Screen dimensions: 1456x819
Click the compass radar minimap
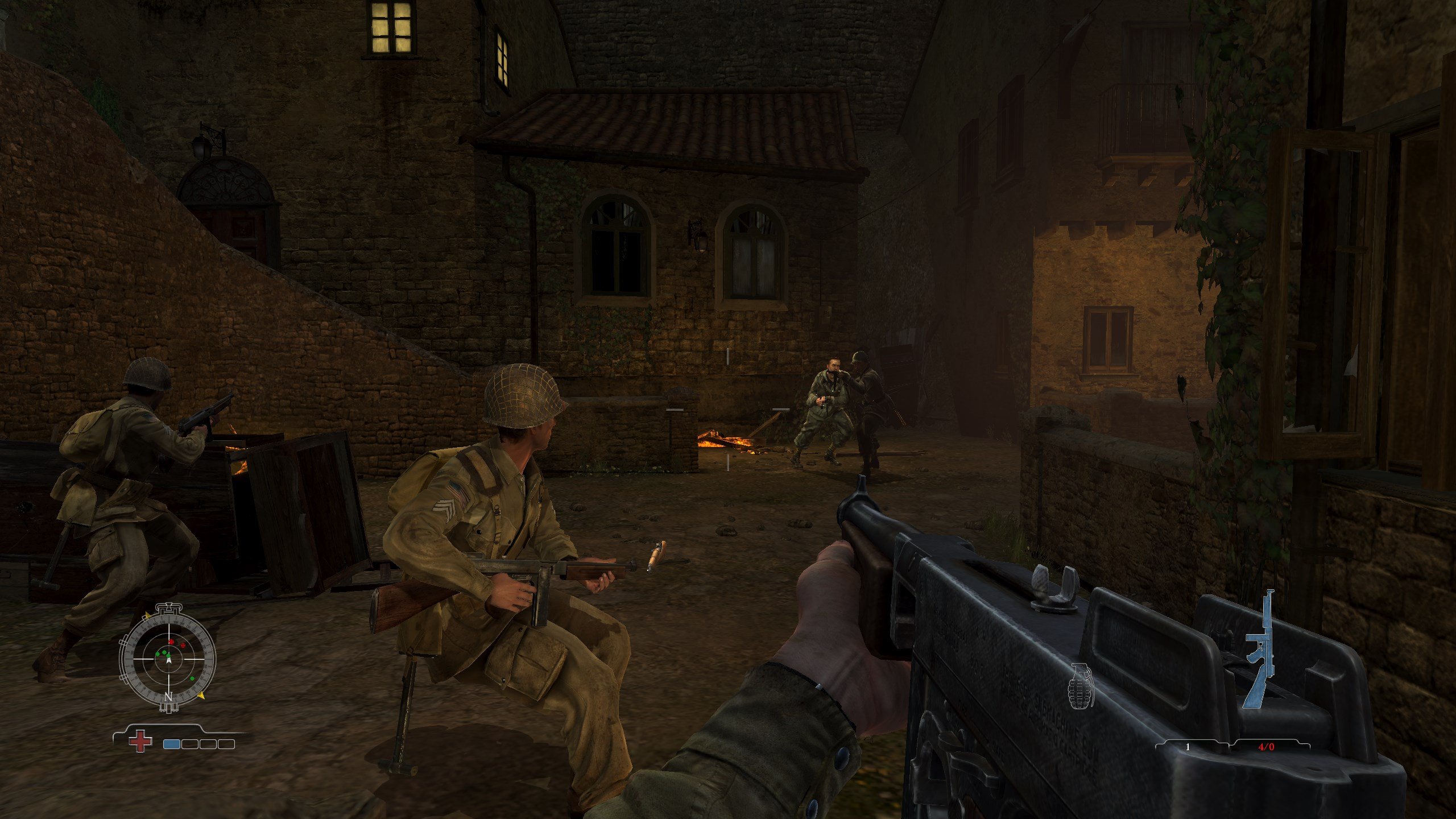(168, 658)
